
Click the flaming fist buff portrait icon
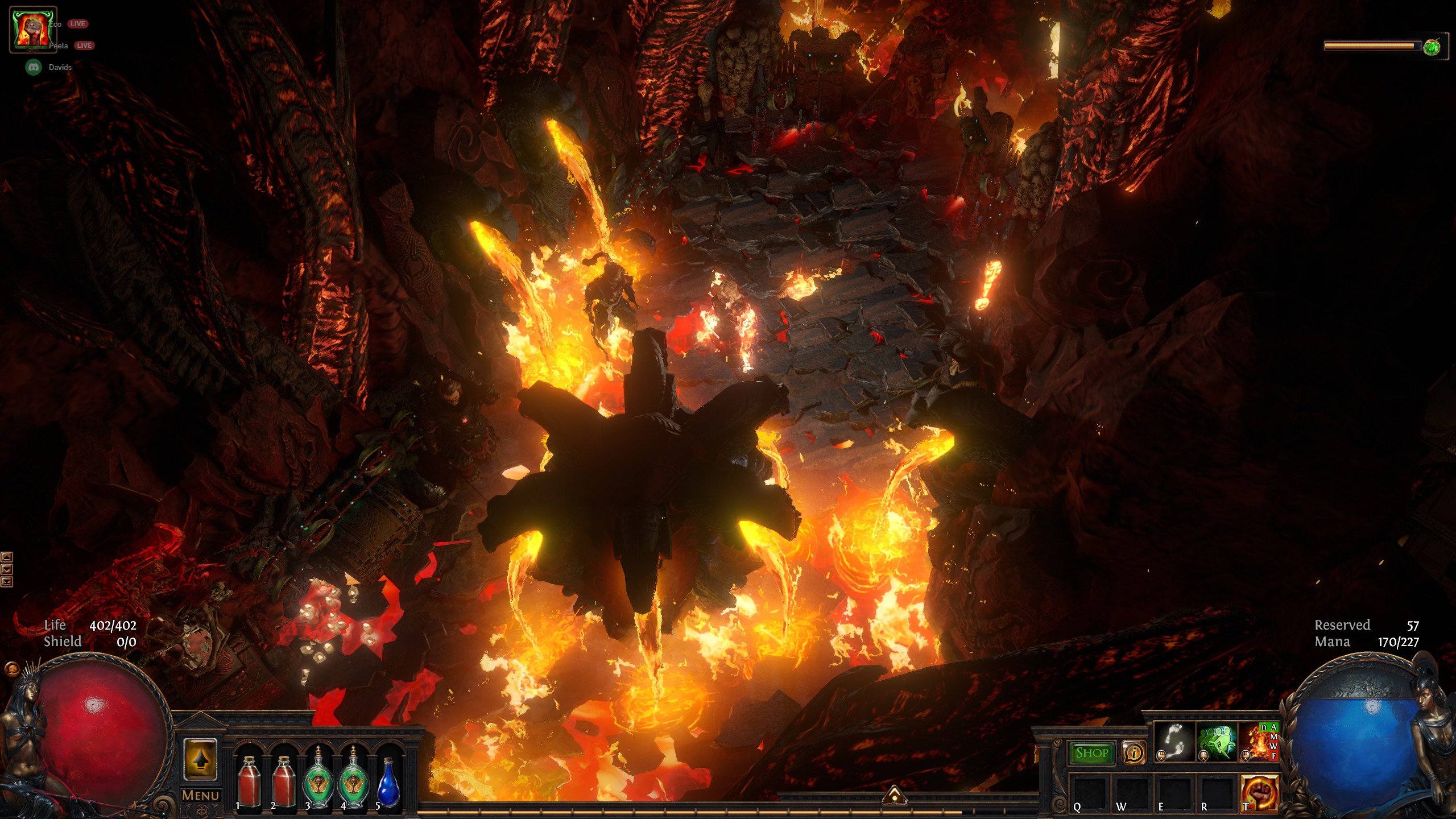pyautogui.click(x=32, y=30)
